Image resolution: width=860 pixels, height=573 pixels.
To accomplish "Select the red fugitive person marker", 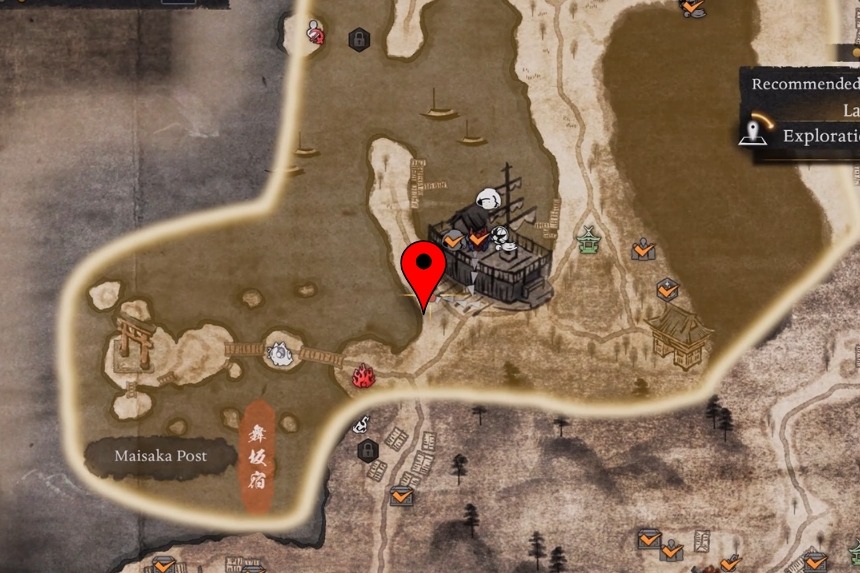I will (x=315, y=33).
